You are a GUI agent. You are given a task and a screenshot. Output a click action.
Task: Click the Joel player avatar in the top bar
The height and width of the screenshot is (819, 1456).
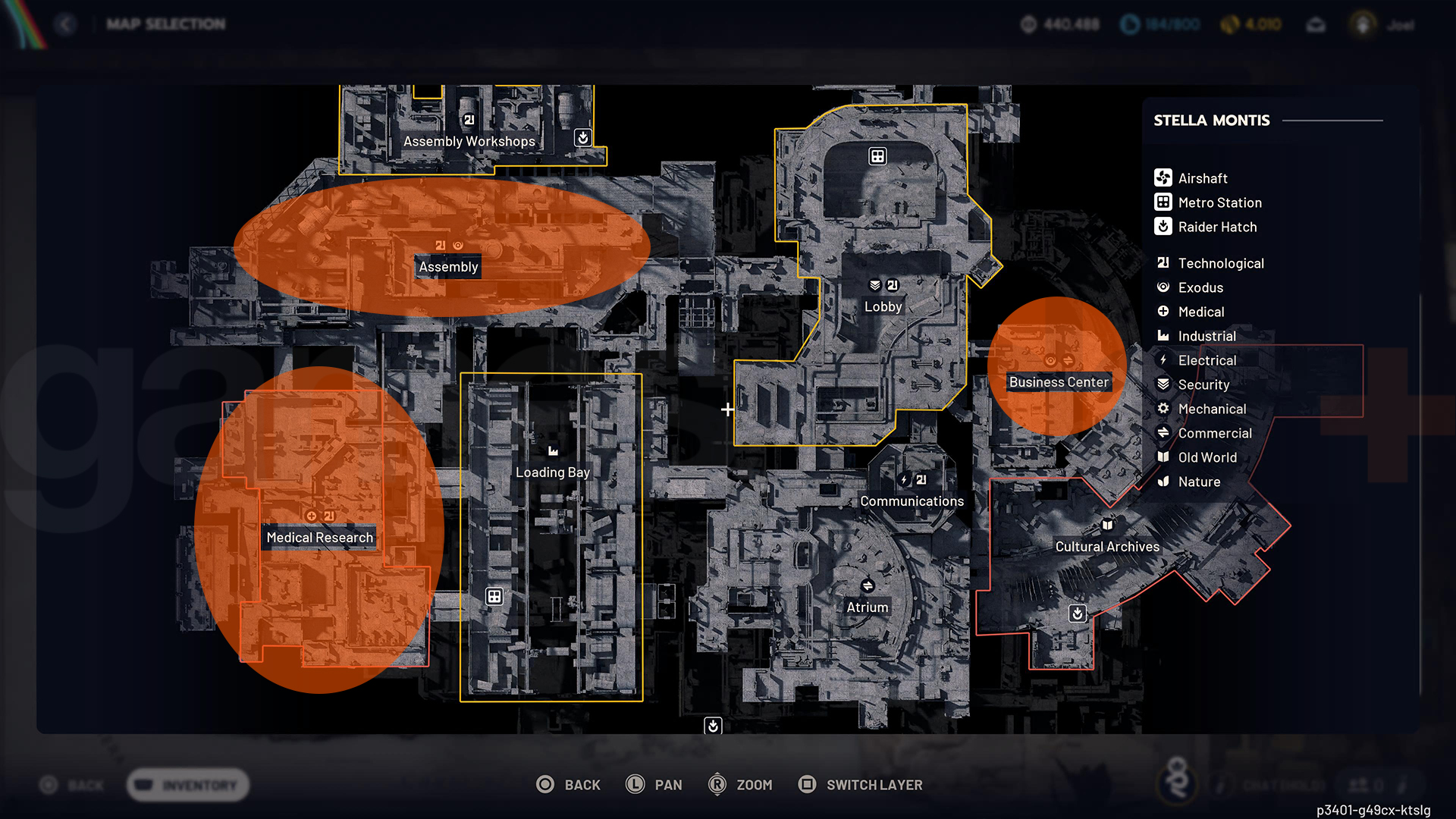click(x=1363, y=24)
